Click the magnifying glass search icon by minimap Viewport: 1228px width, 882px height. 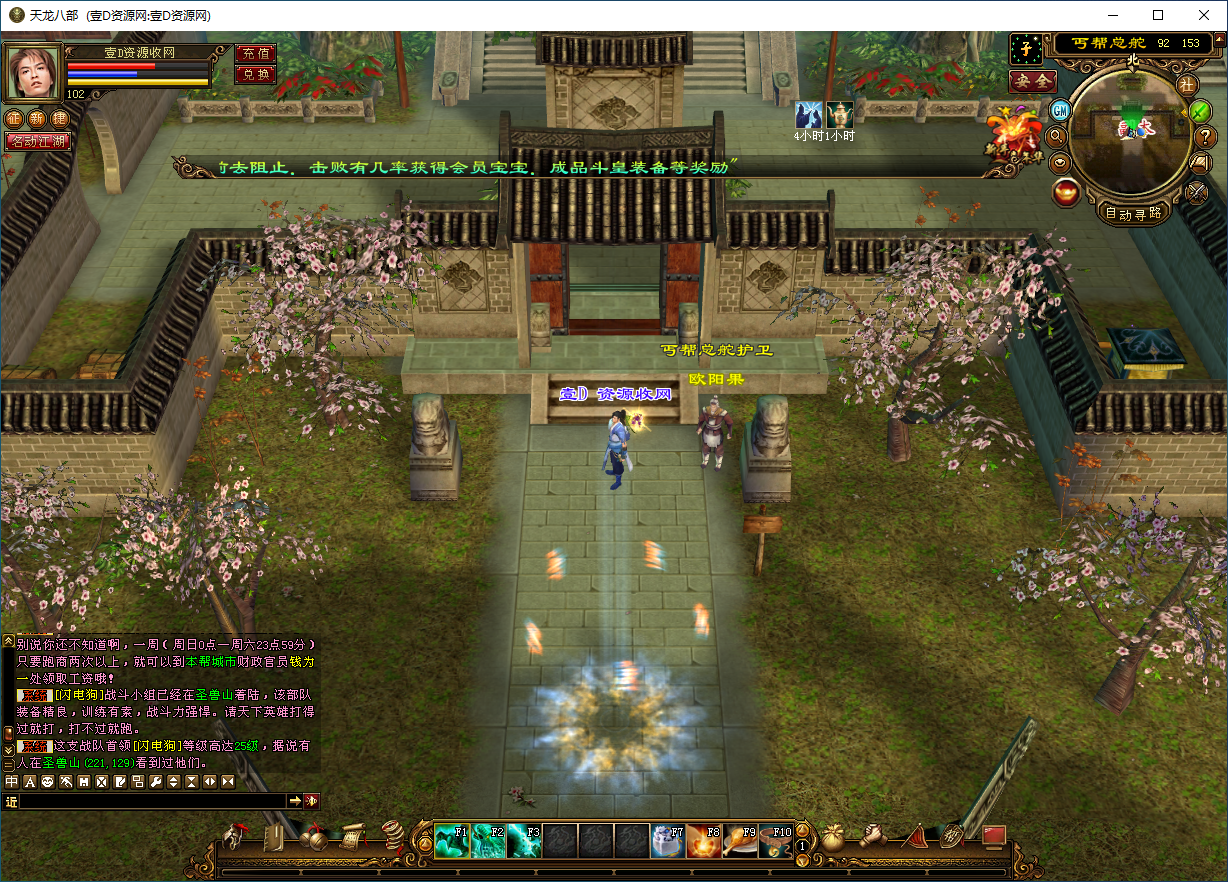point(1056,136)
